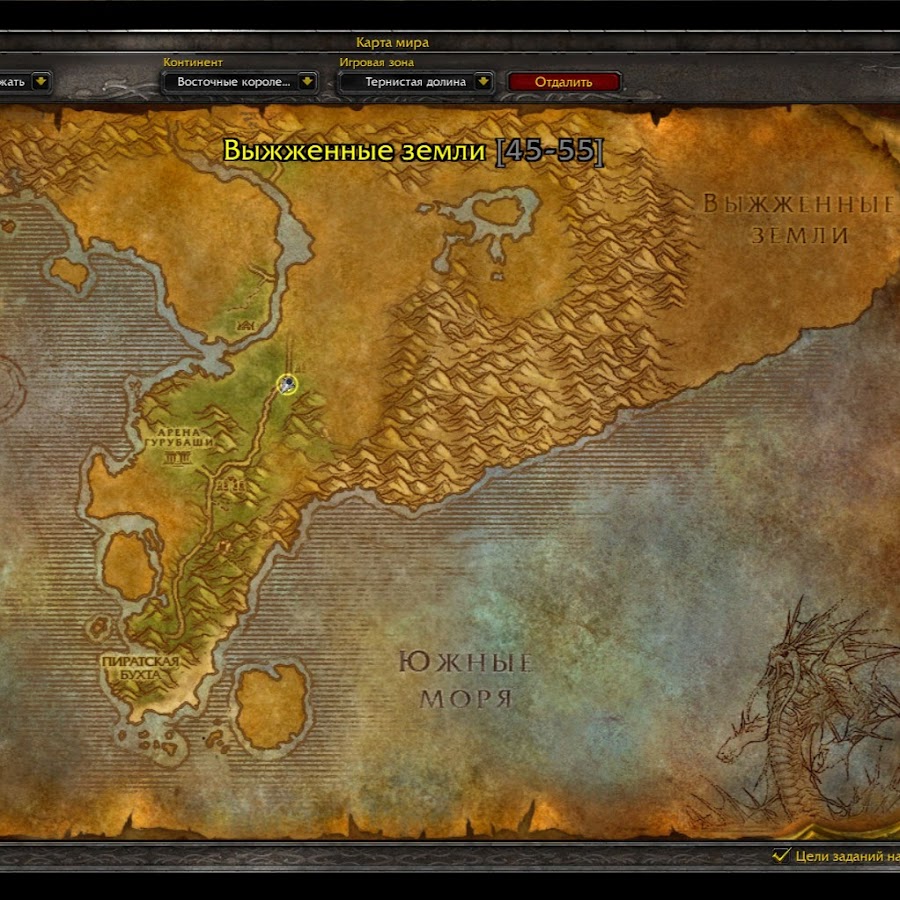The image size is (900, 900).
Task: Toggle the Цели заданий checkbox
Action: pos(781,855)
